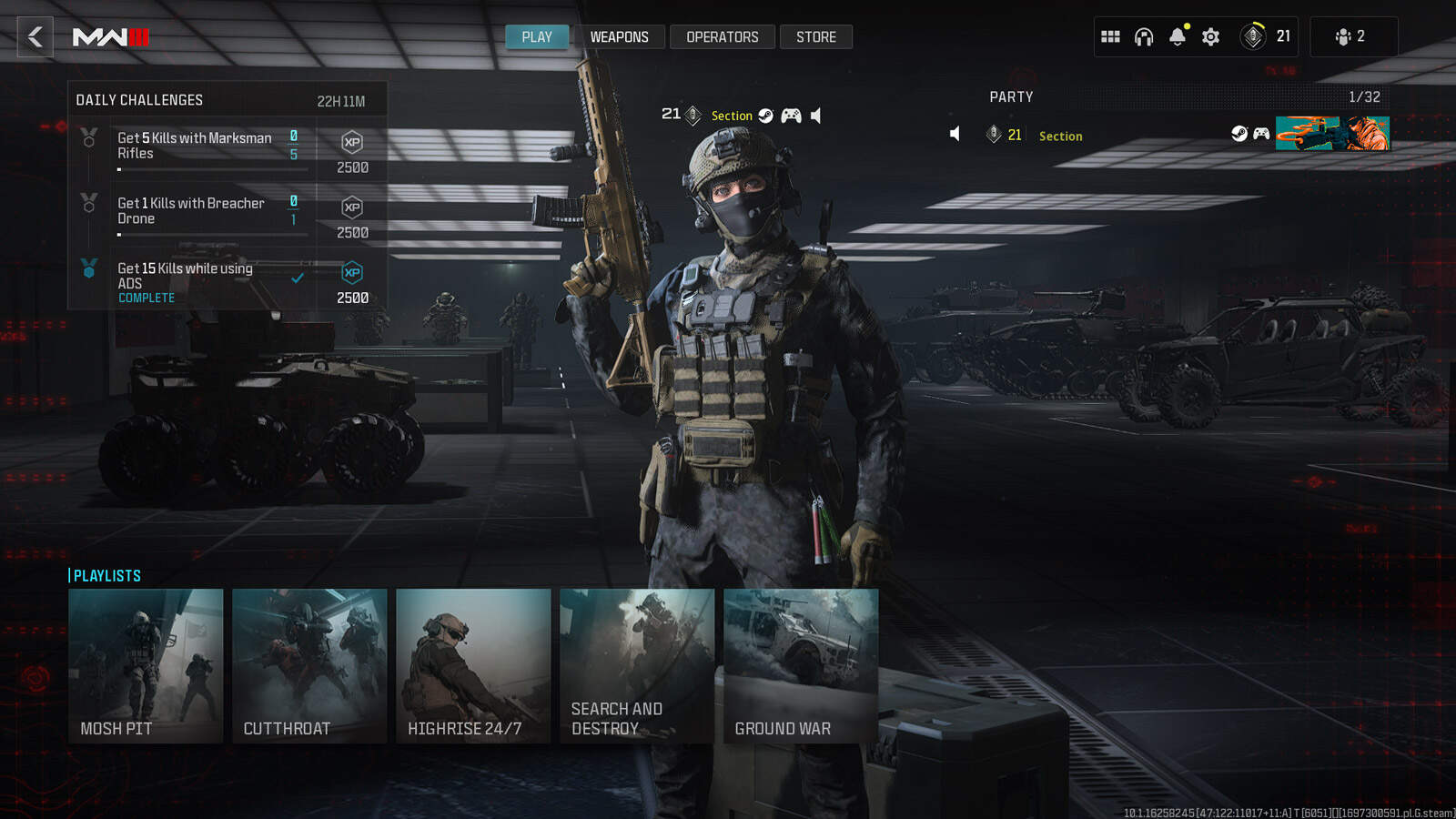Open settings with the gear icon
Screen dimensions: 1456x819
pos(1210,36)
